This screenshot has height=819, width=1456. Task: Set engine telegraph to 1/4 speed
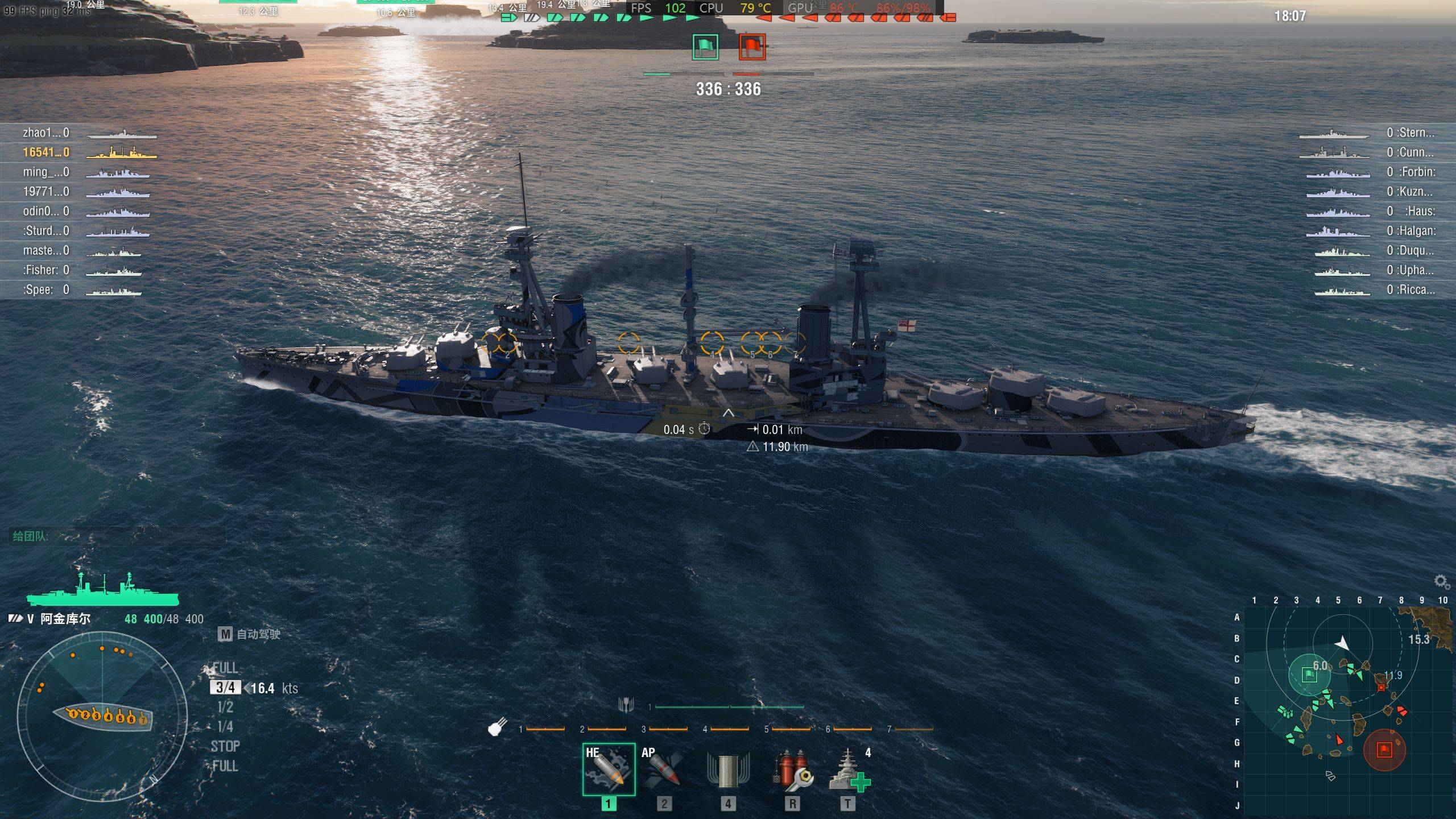(x=225, y=727)
